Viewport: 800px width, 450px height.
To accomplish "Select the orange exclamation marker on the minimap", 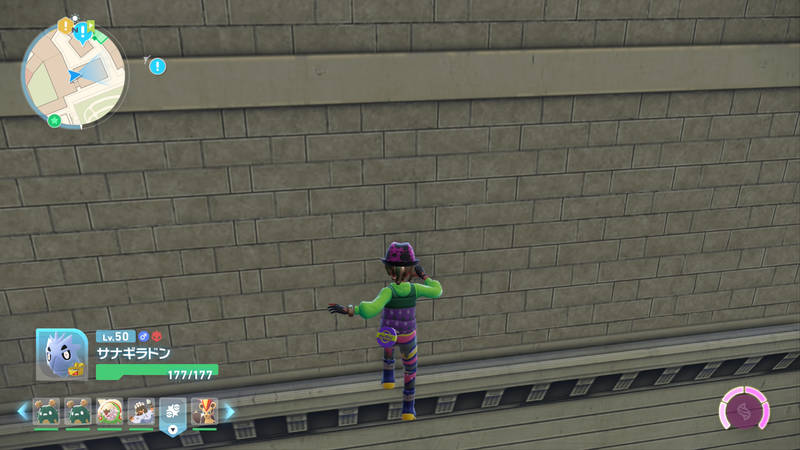I will click(65, 25).
